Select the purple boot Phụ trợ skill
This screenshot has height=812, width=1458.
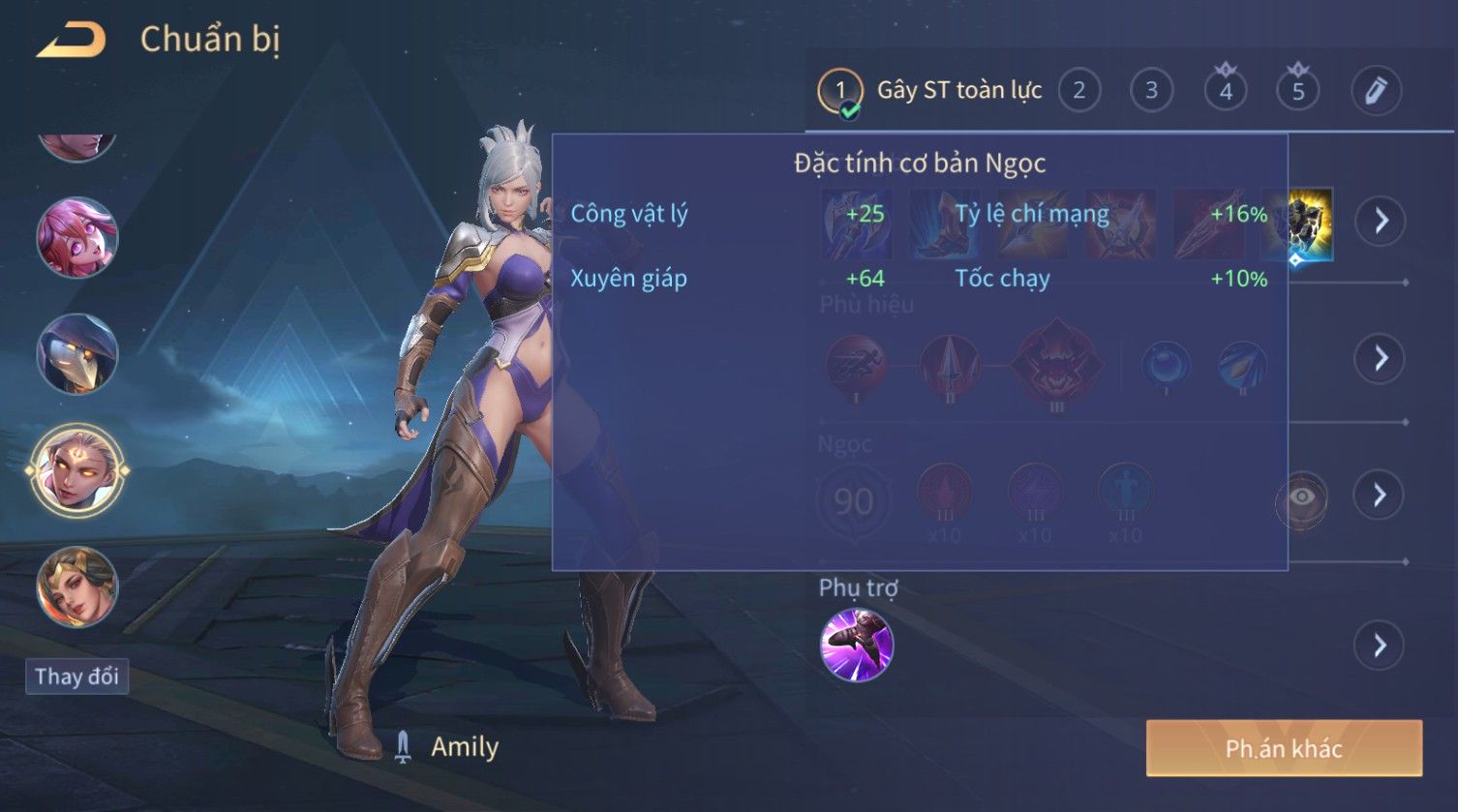tap(857, 646)
